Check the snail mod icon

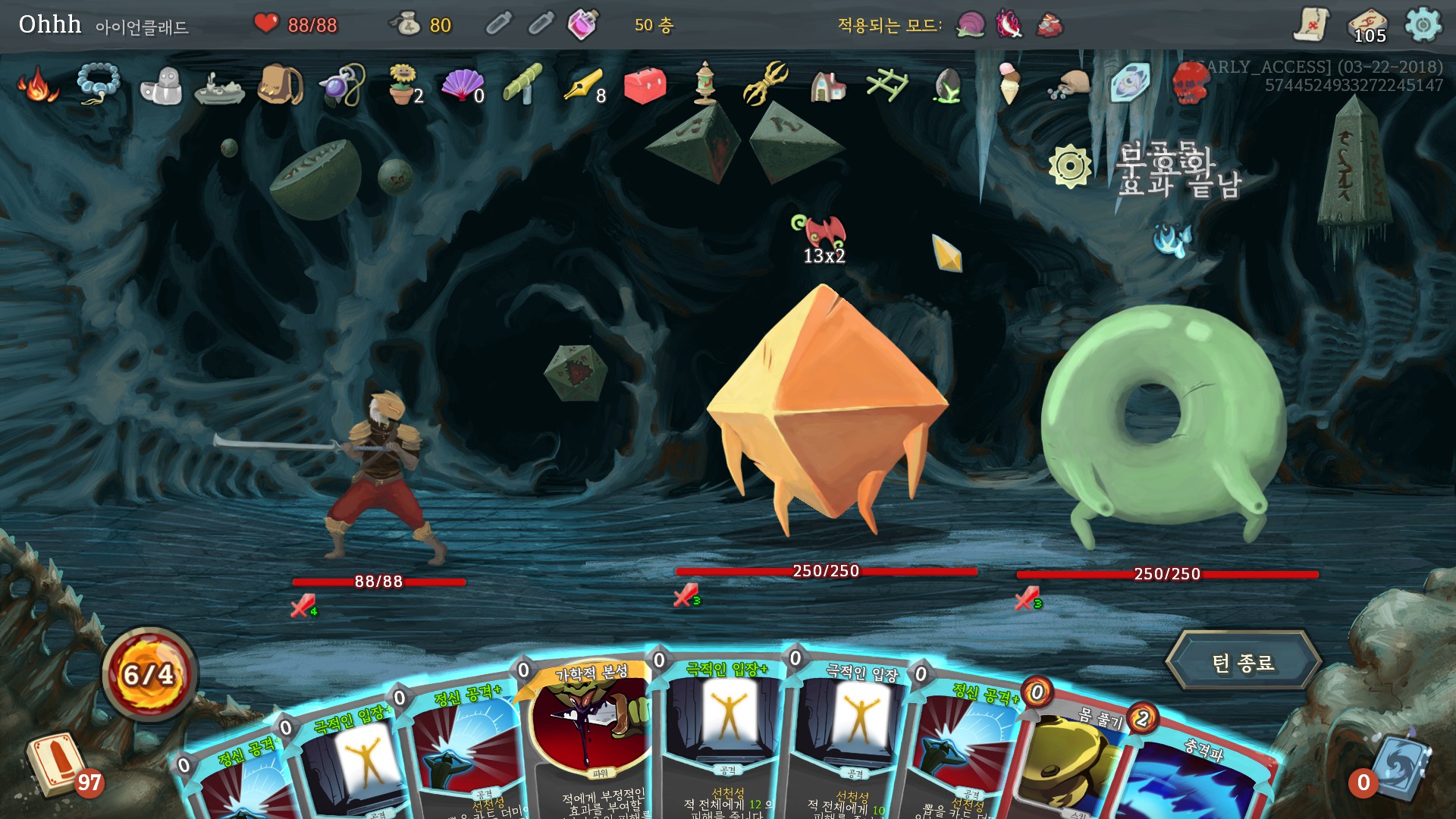click(970, 25)
